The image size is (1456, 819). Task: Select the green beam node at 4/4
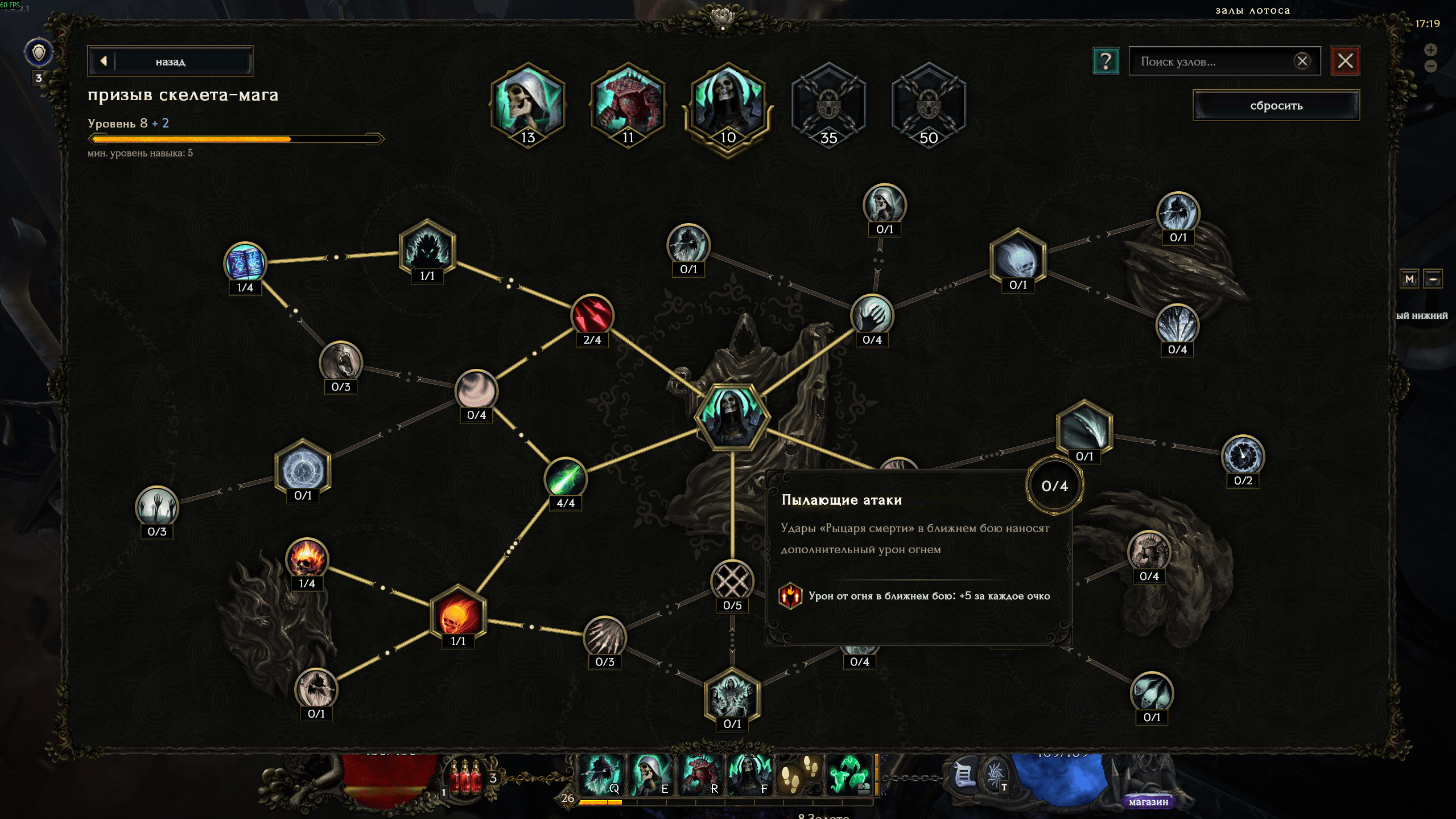click(565, 478)
